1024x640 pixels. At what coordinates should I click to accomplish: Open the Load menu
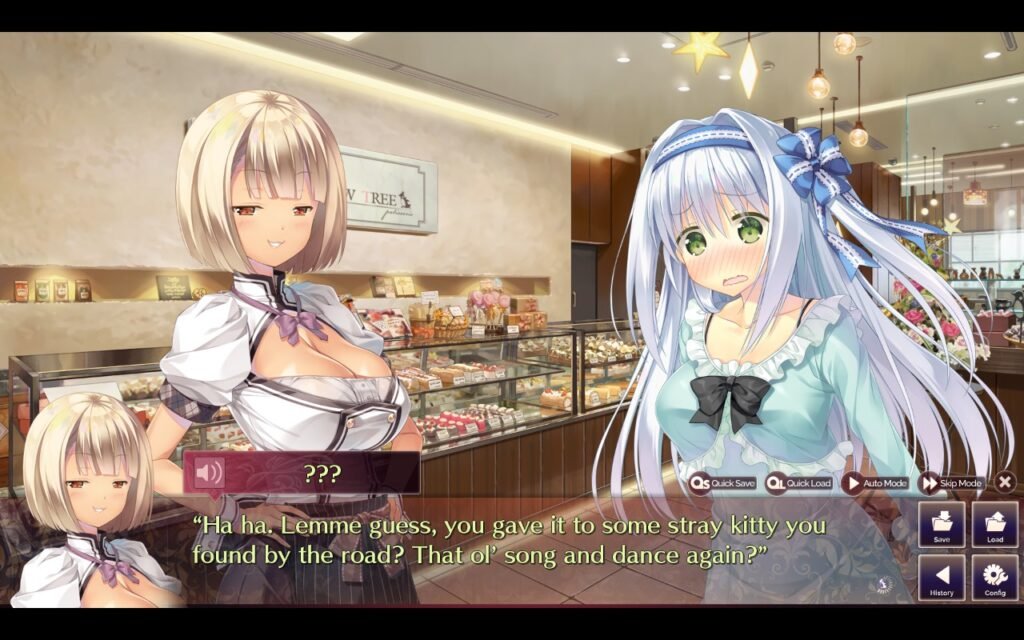pos(995,524)
